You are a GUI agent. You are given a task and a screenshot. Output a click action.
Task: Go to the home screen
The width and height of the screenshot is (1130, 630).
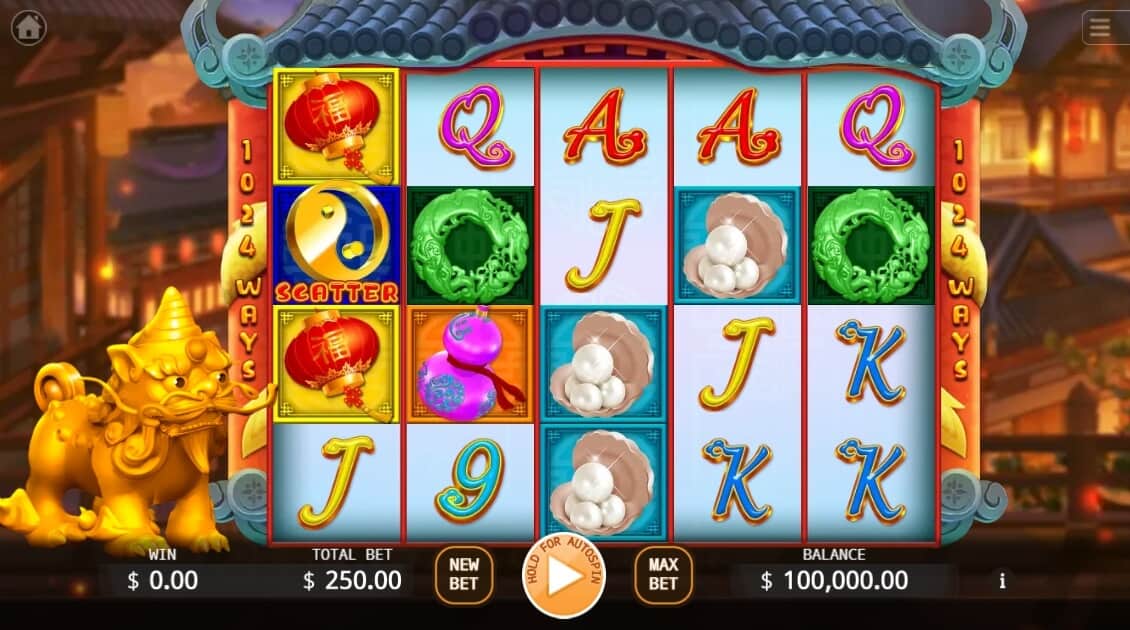(28, 27)
